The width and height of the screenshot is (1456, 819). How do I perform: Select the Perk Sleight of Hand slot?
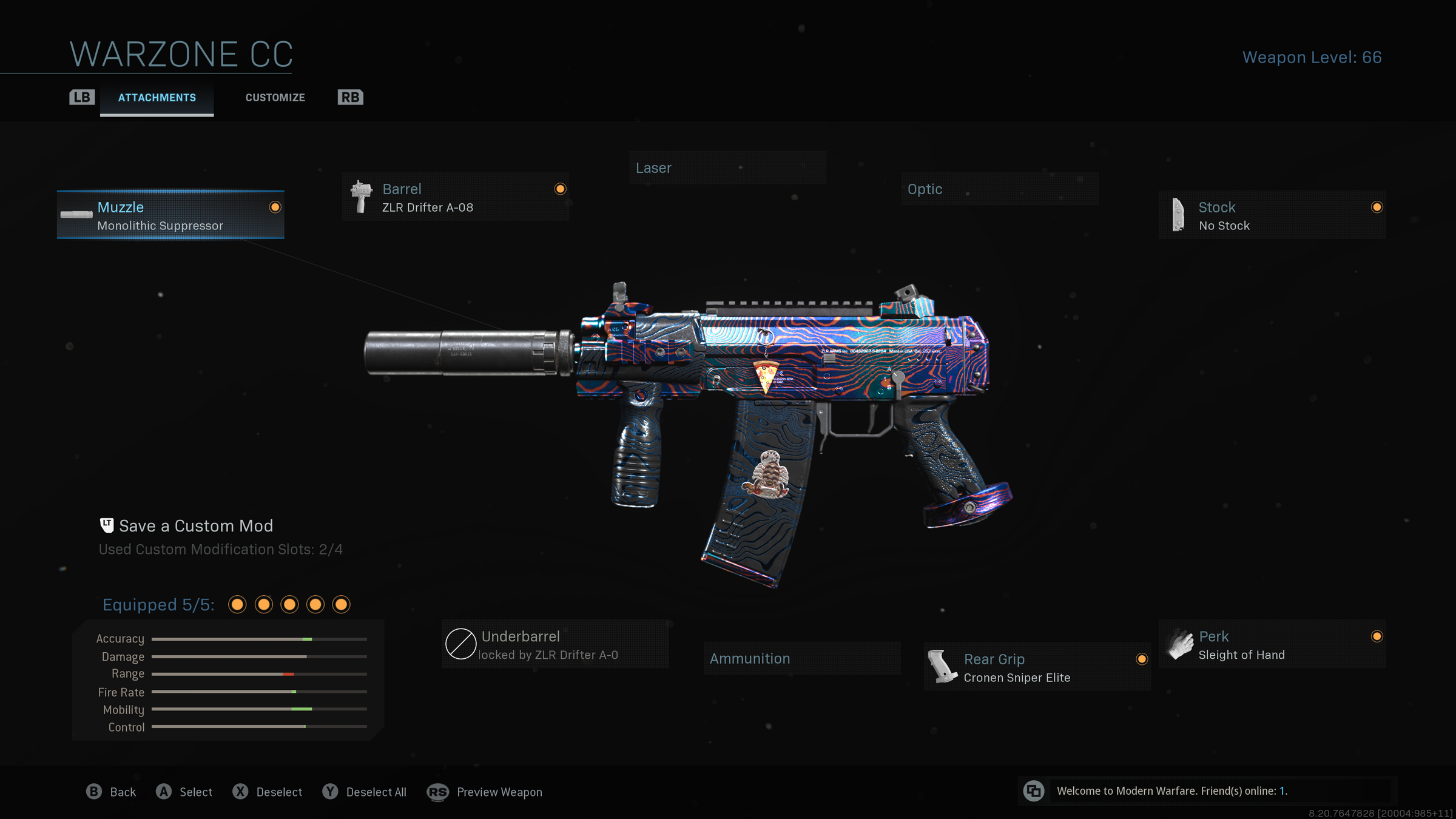pyautogui.click(x=1272, y=645)
